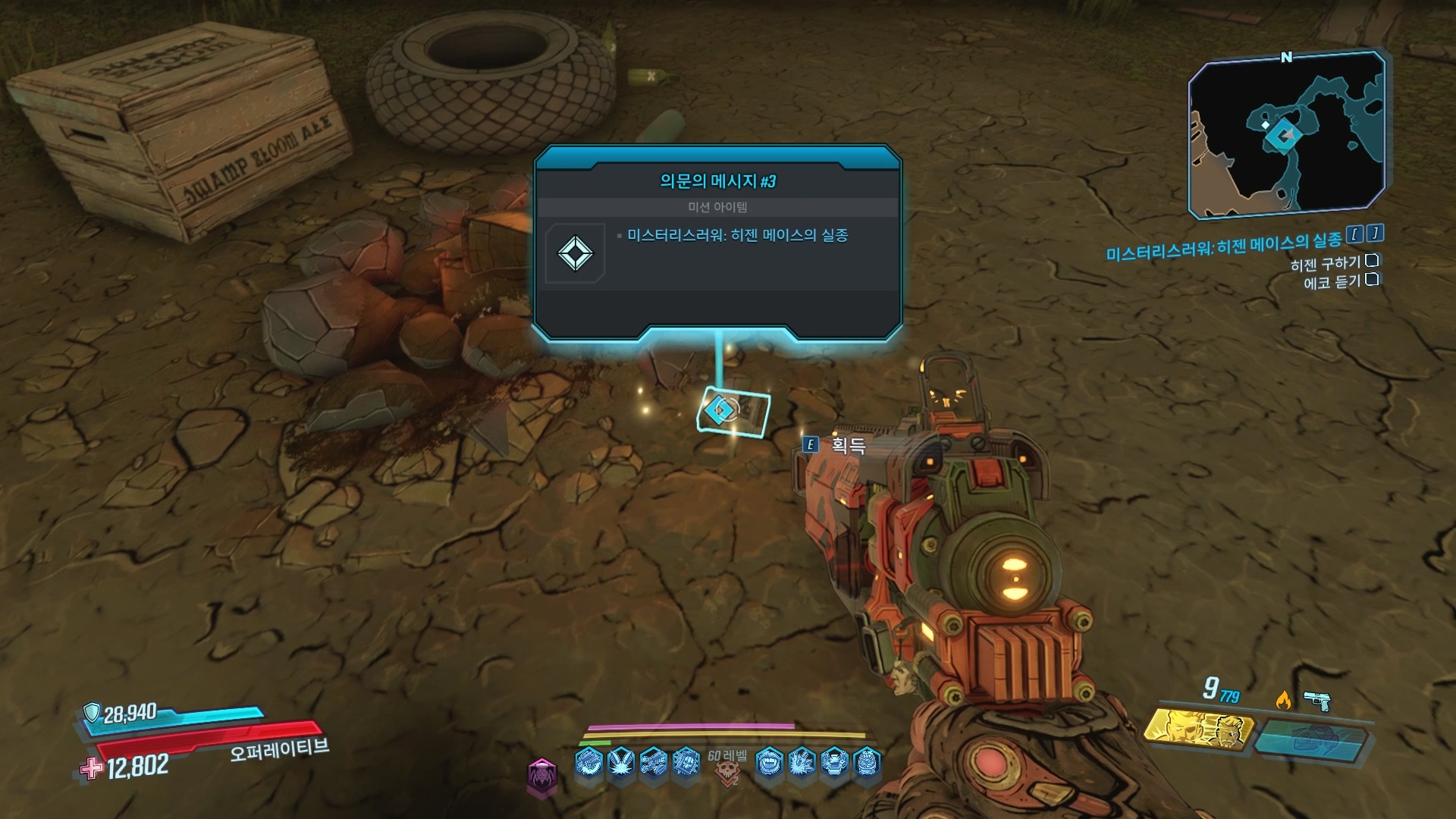Image resolution: width=1456 pixels, height=819 pixels.
Task: Select the 미스터리스러워 mission tracker title
Action: coord(1223,246)
